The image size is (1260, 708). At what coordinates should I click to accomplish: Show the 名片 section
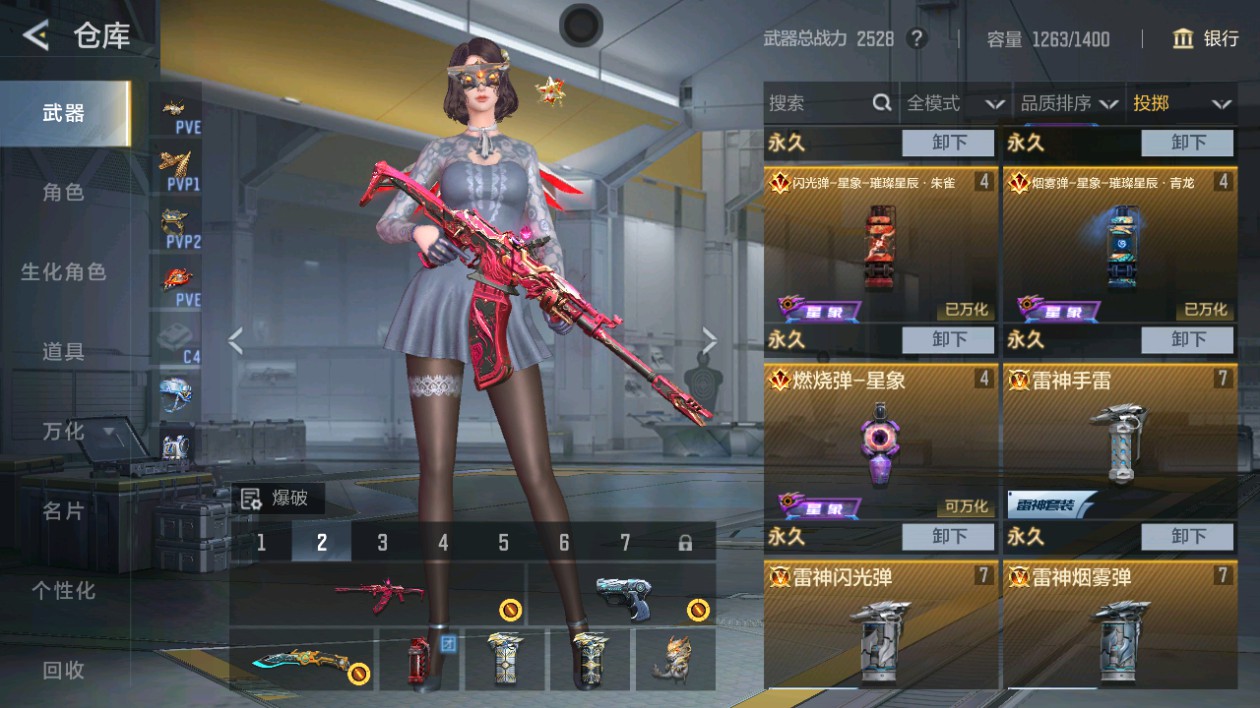click(63, 511)
